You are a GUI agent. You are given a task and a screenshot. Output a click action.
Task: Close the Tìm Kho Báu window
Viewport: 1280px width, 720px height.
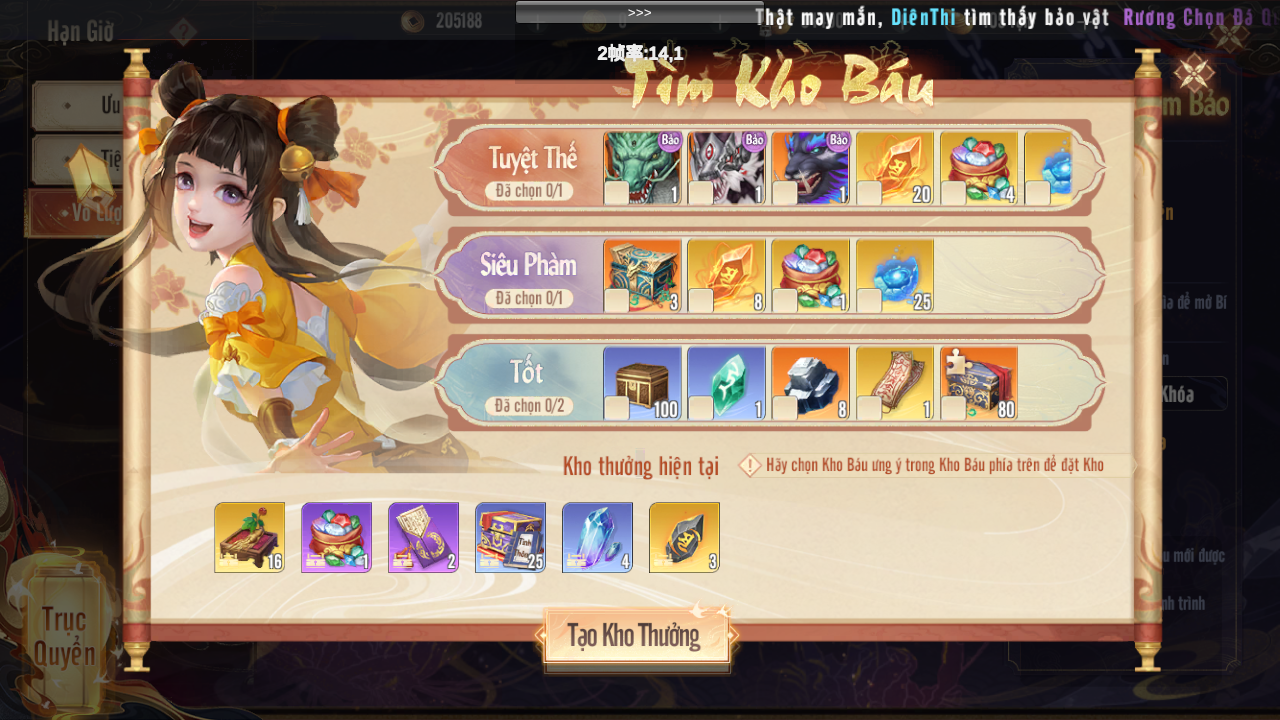point(1193,73)
